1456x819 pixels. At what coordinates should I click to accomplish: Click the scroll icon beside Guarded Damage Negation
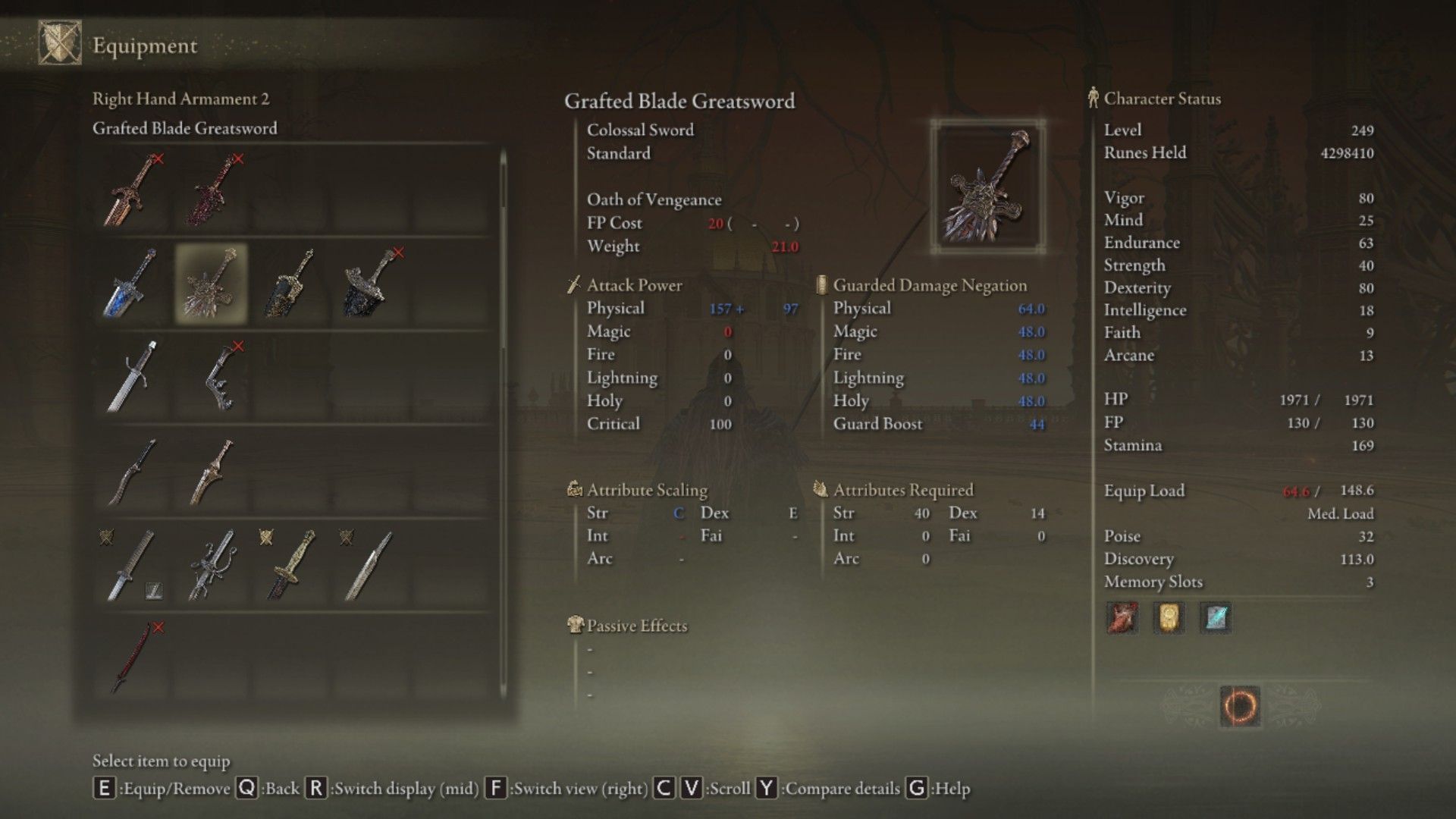[821, 286]
